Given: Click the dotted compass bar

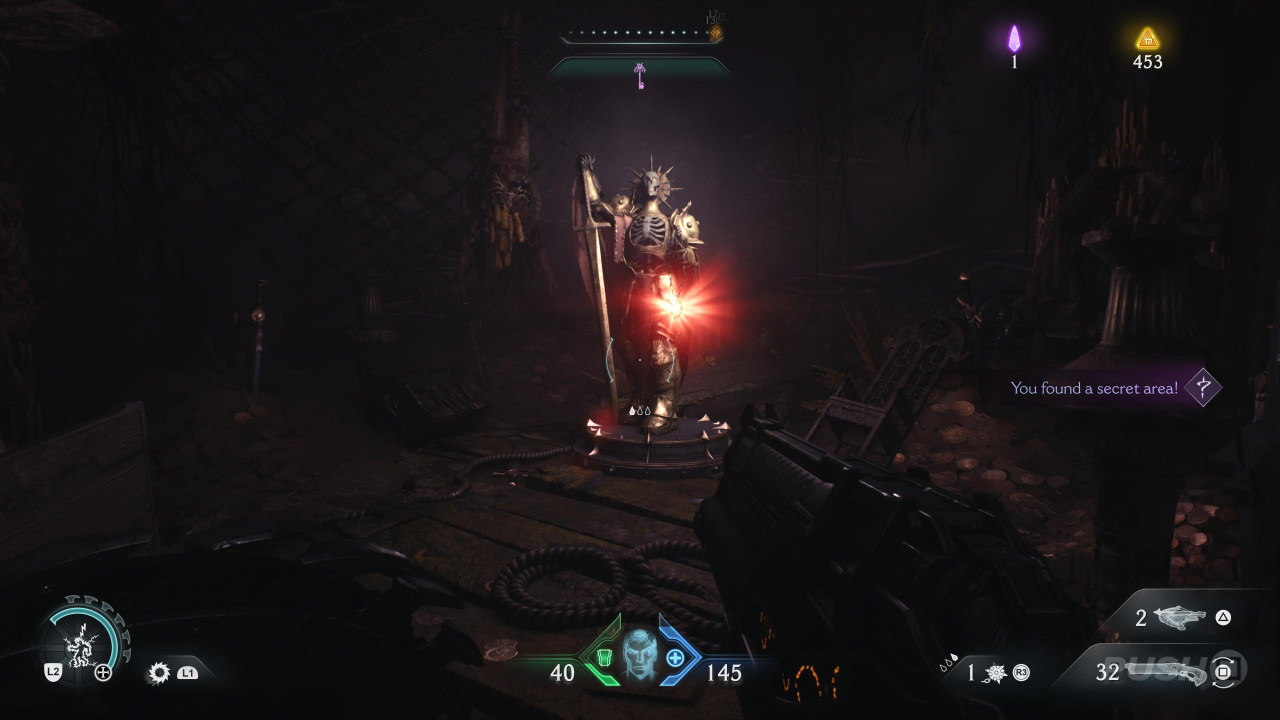Looking at the screenshot, I should [x=640, y=35].
